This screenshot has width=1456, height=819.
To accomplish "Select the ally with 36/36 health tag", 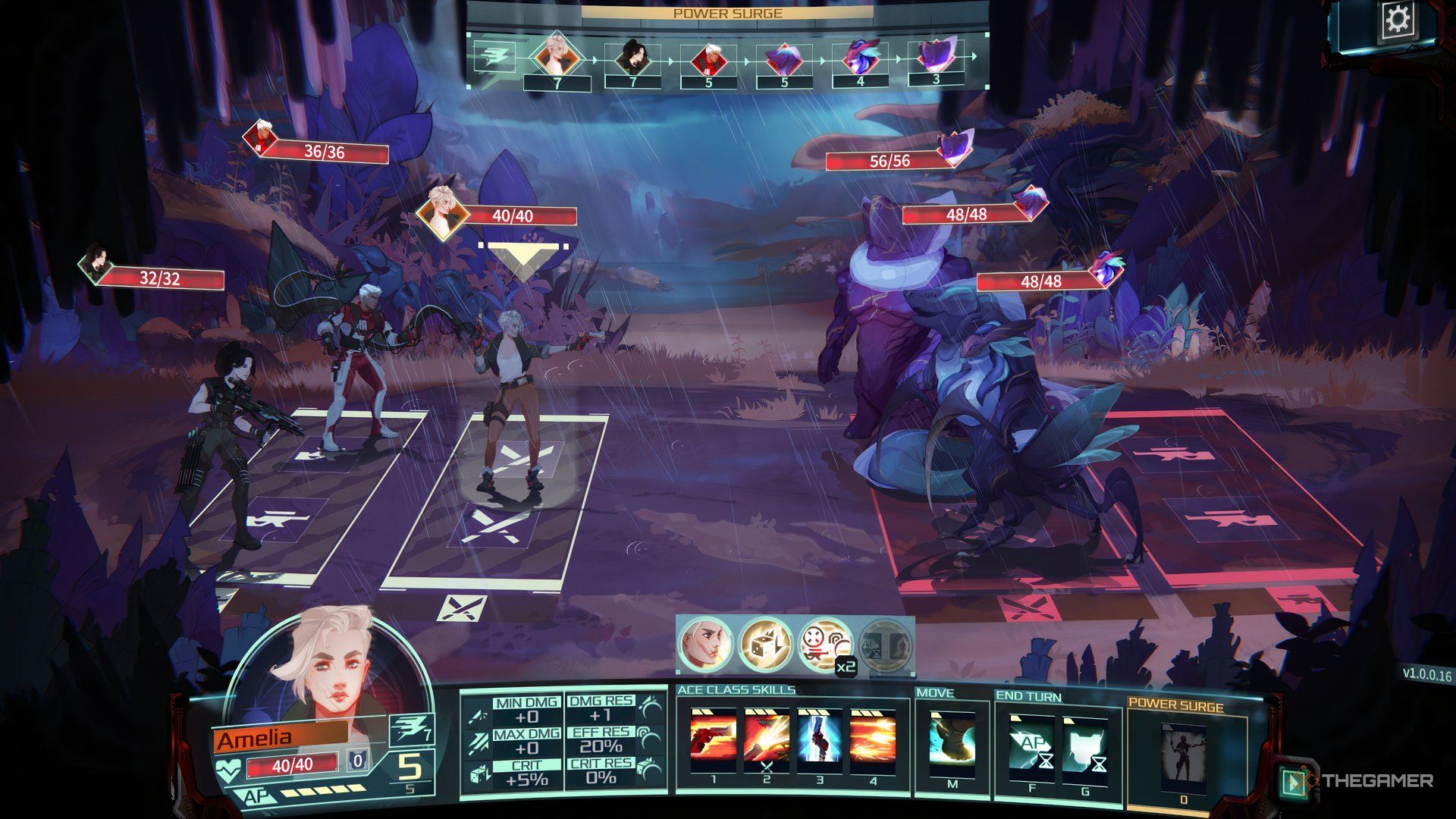I will [324, 152].
